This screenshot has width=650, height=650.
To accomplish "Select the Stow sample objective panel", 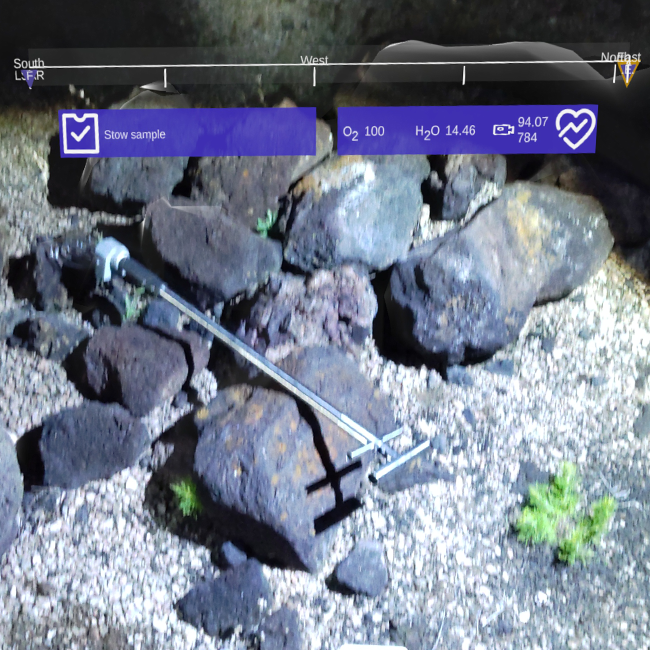I will [x=188, y=133].
